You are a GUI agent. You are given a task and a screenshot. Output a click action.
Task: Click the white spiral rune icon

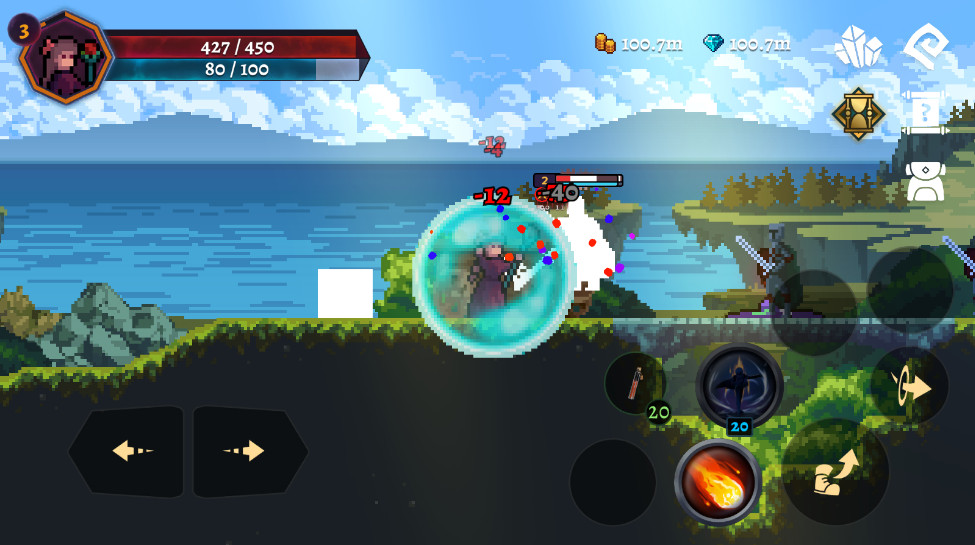click(x=925, y=46)
